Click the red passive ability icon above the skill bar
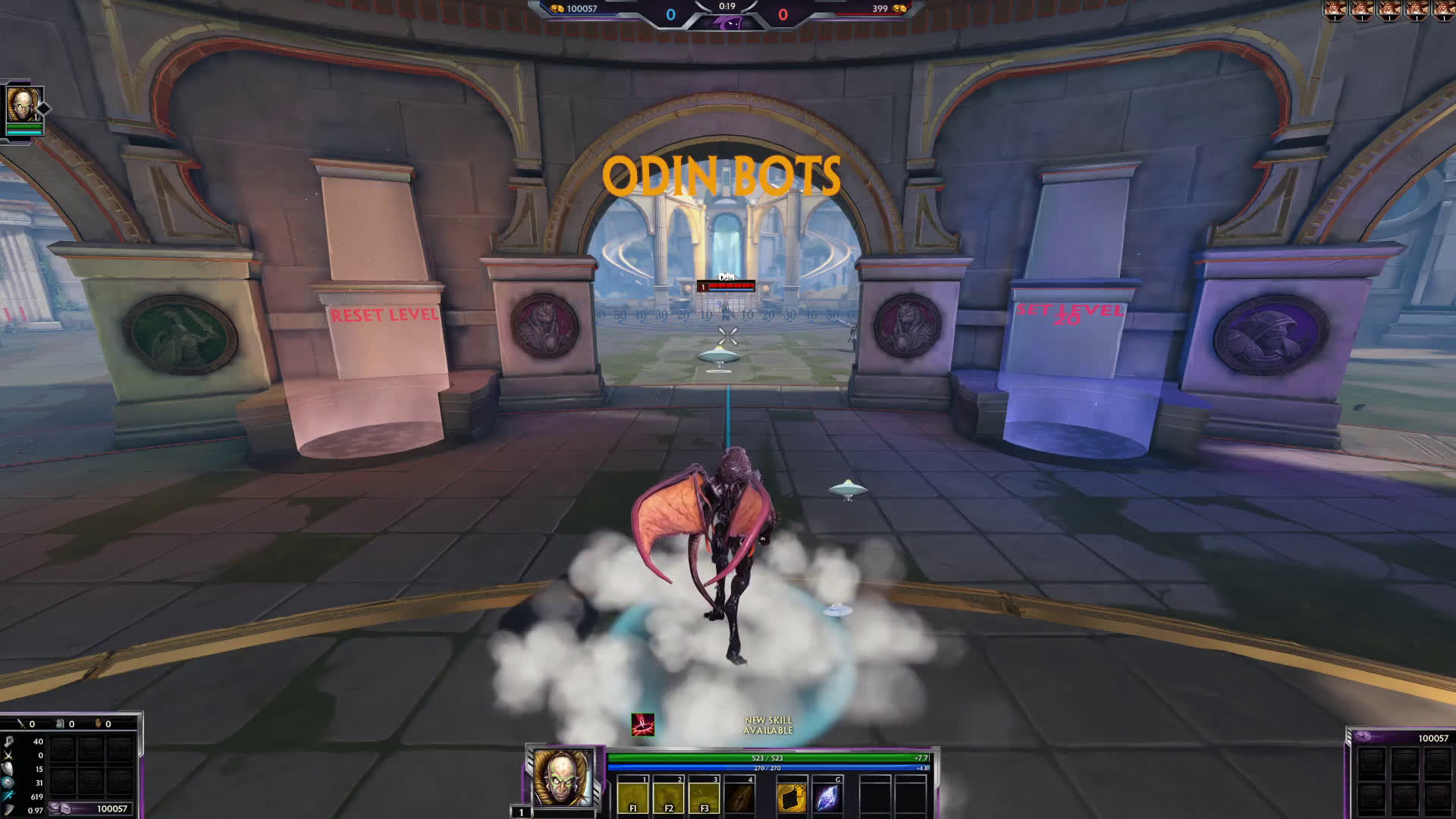The width and height of the screenshot is (1456, 819). pyautogui.click(x=642, y=725)
